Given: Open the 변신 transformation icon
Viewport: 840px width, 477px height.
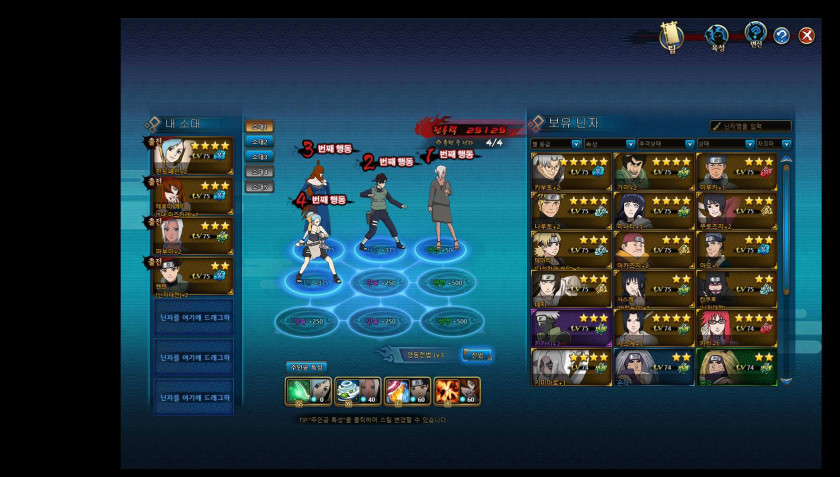Looking at the screenshot, I should [755, 36].
